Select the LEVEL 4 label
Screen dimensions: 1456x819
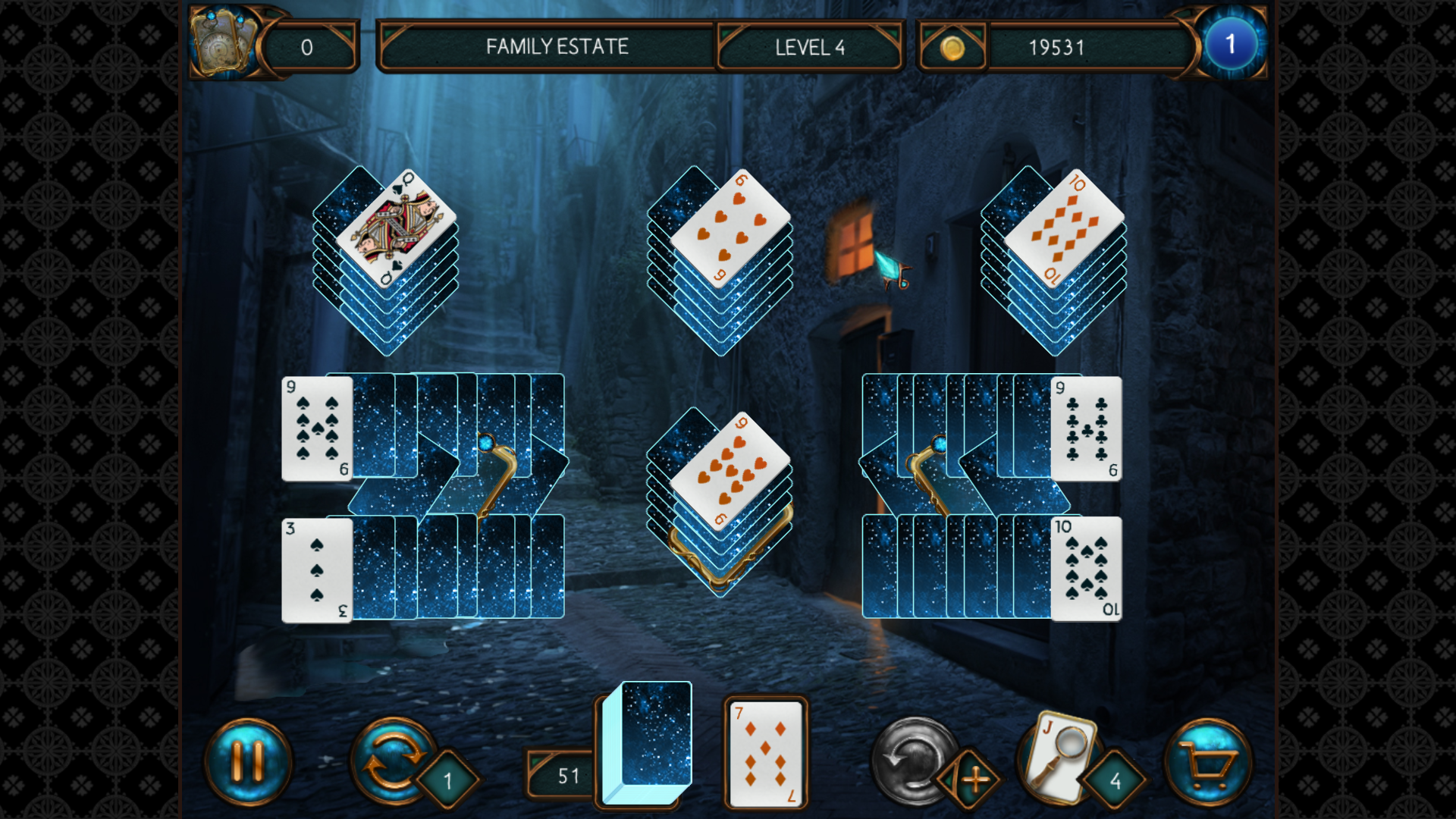pyautogui.click(x=810, y=46)
